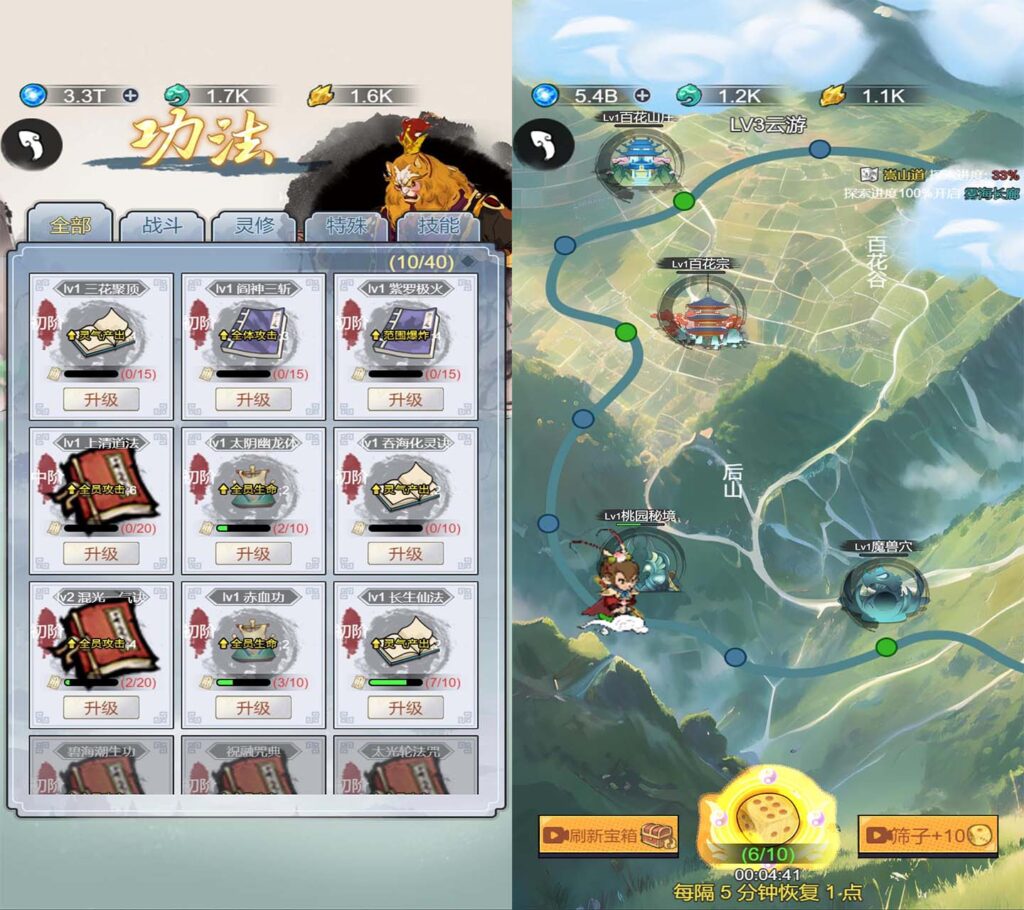Open the 魔兽穴 map node
The image size is (1024, 910).
pos(883,592)
